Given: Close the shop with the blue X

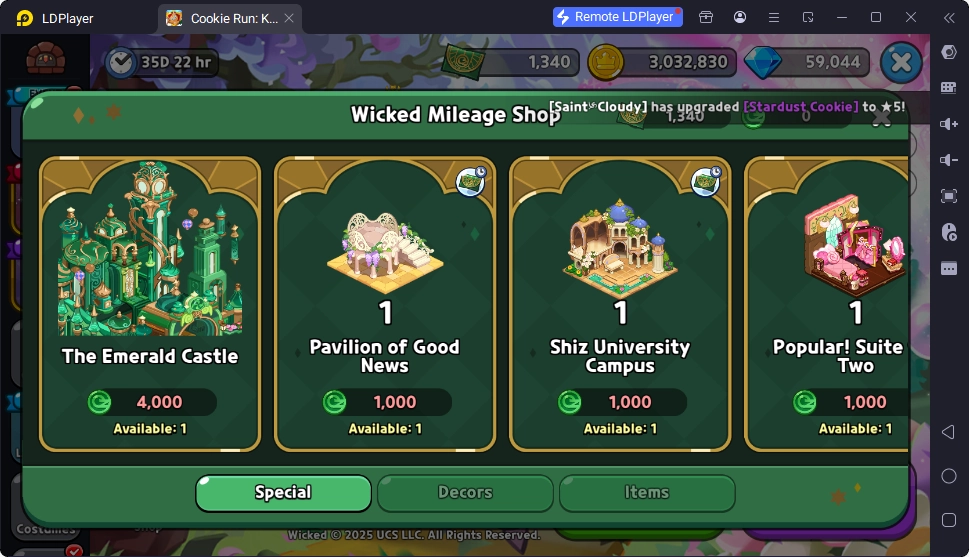Looking at the screenshot, I should pos(901,62).
